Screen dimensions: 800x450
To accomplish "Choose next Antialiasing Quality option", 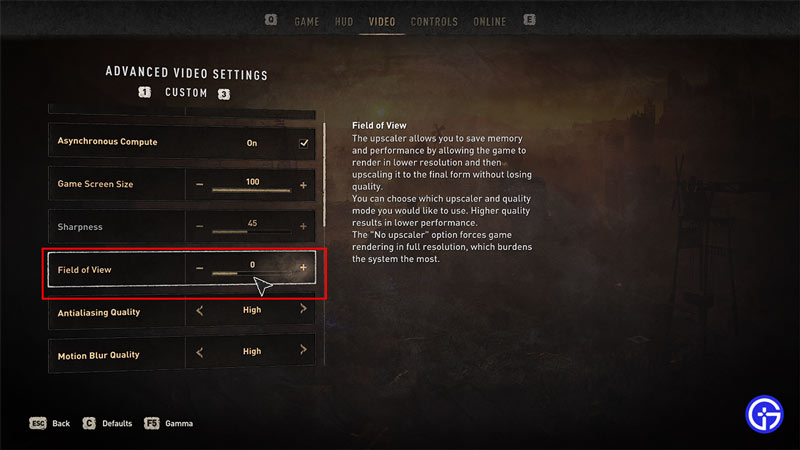I will (x=303, y=310).
